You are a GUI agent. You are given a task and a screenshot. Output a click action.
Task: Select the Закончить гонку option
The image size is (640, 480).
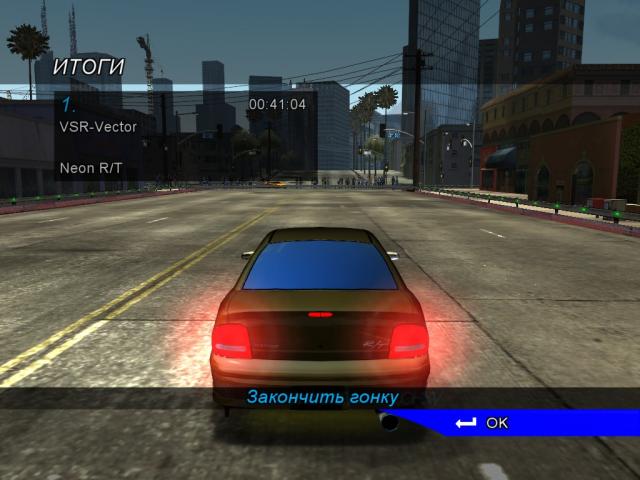[x=322, y=397]
